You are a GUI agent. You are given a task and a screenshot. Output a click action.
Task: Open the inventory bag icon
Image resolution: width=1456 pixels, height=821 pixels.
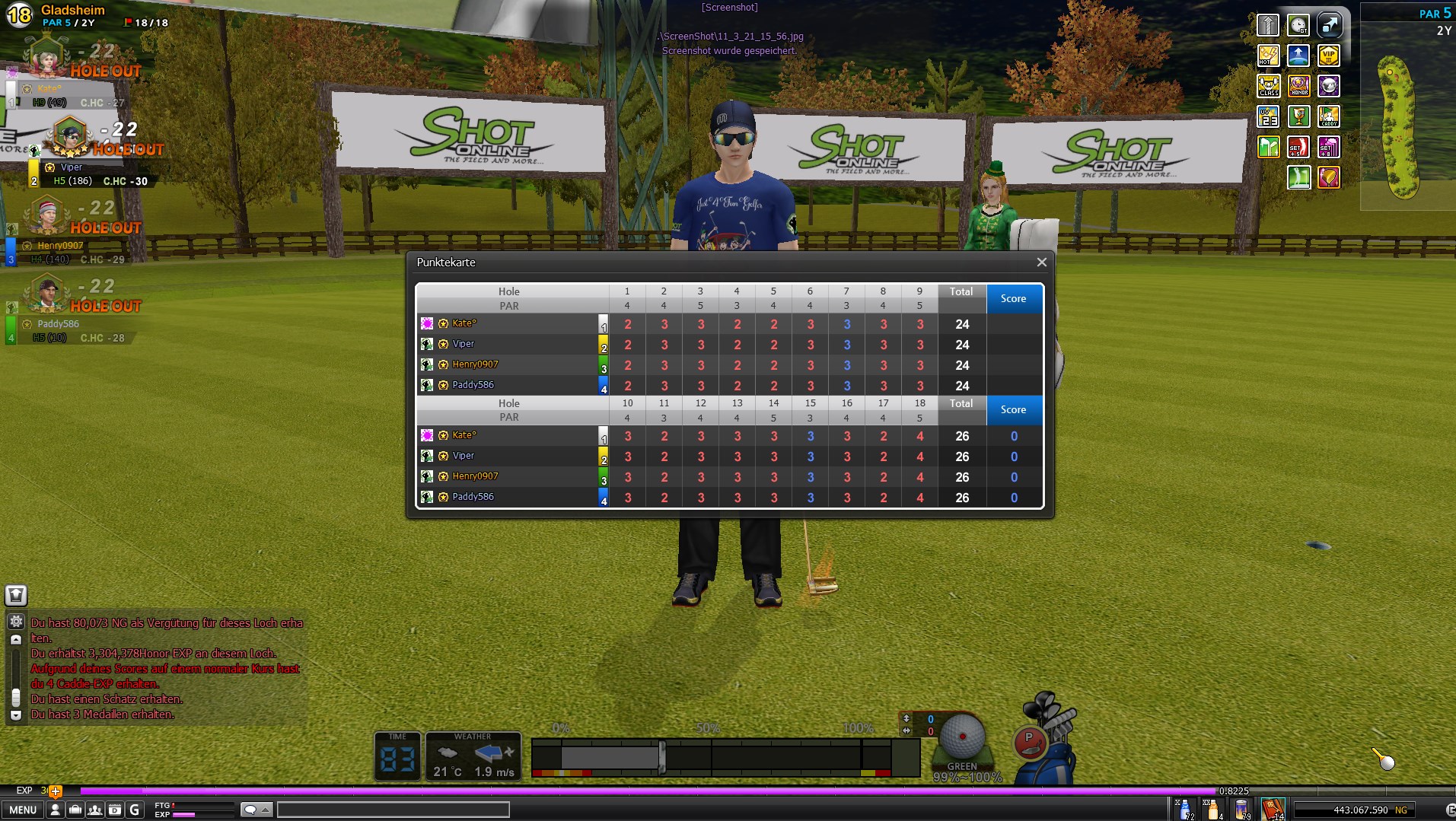coord(75,810)
